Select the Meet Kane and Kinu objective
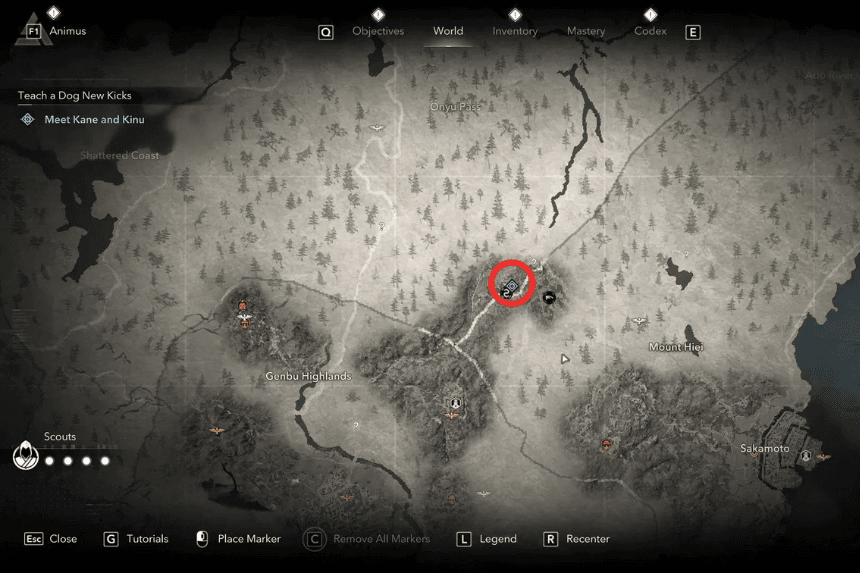Screen dimensions: 860x573 tap(94, 119)
